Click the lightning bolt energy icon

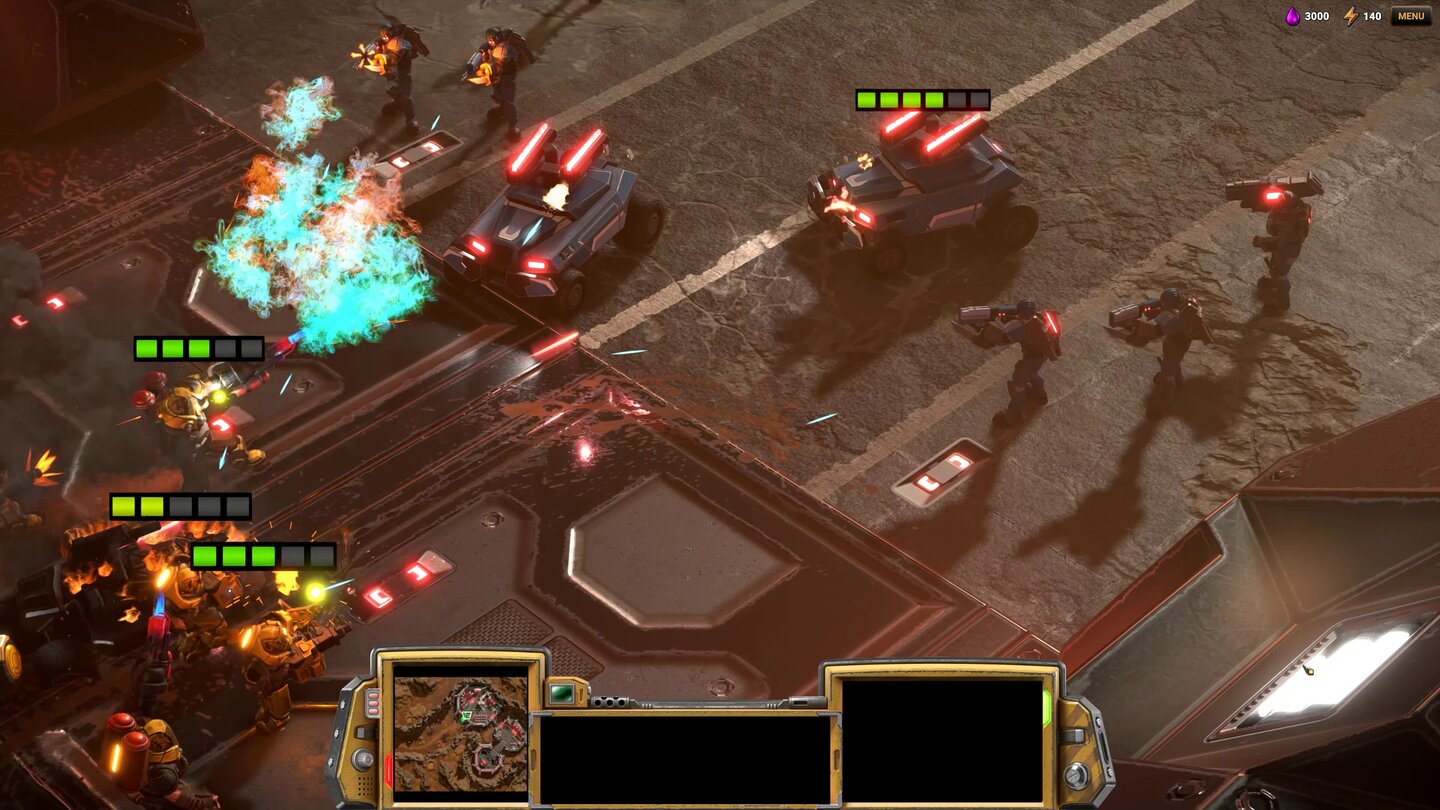(x=1353, y=16)
